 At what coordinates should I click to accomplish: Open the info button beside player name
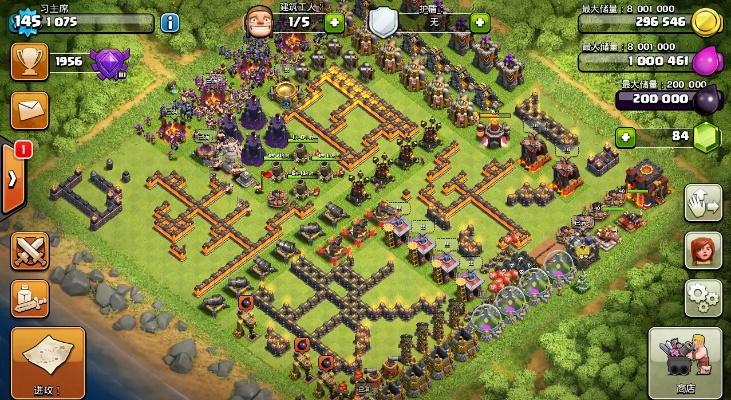click(x=170, y=22)
